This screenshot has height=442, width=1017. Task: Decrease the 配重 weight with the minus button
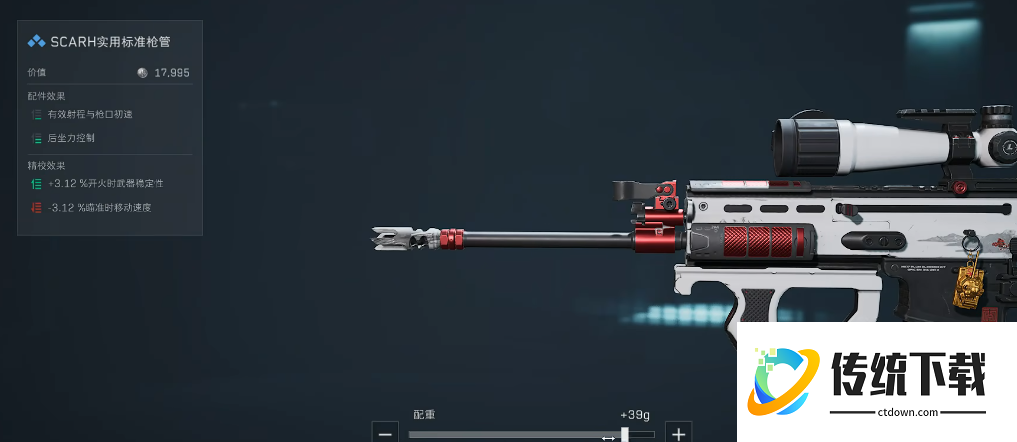(385, 433)
